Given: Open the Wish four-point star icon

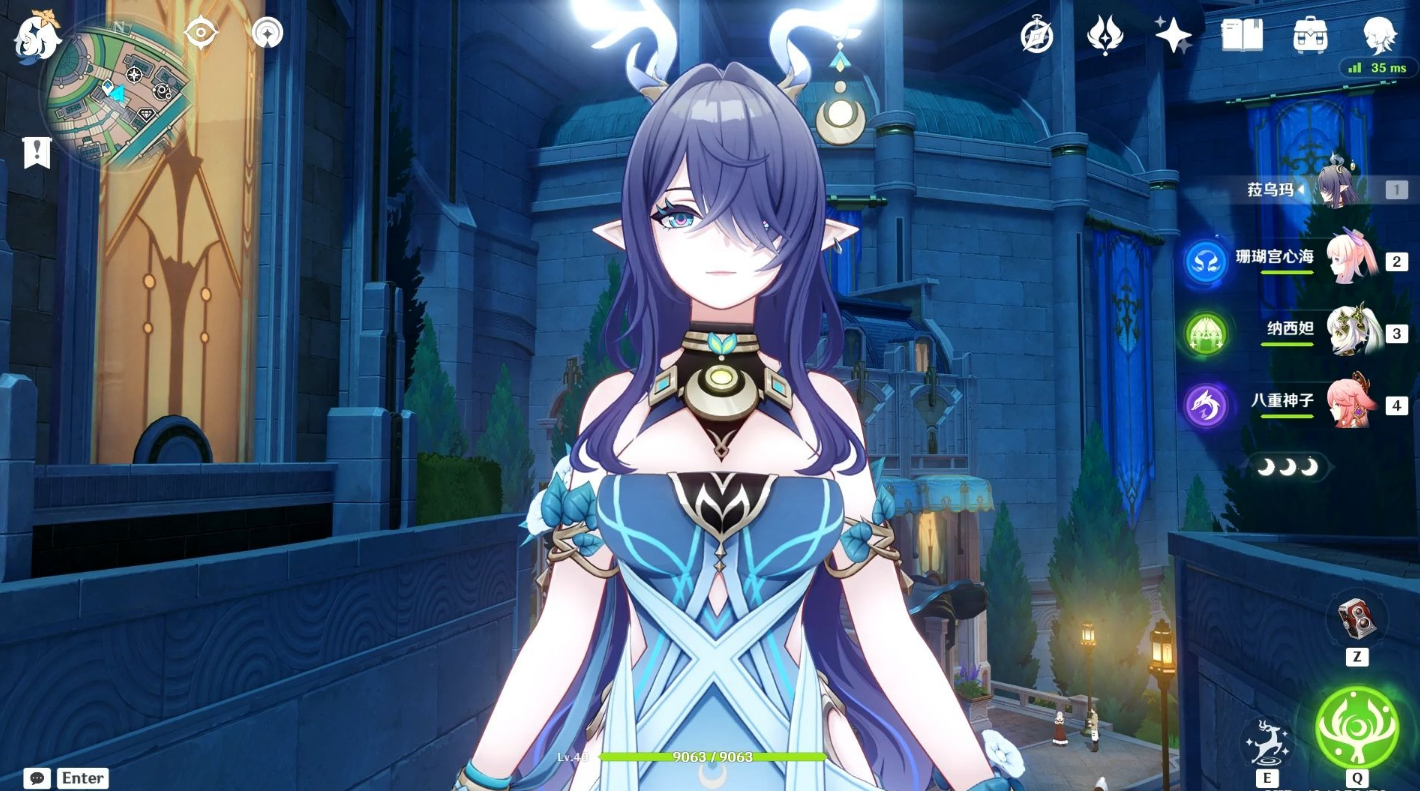Looking at the screenshot, I should point(1173,35).
